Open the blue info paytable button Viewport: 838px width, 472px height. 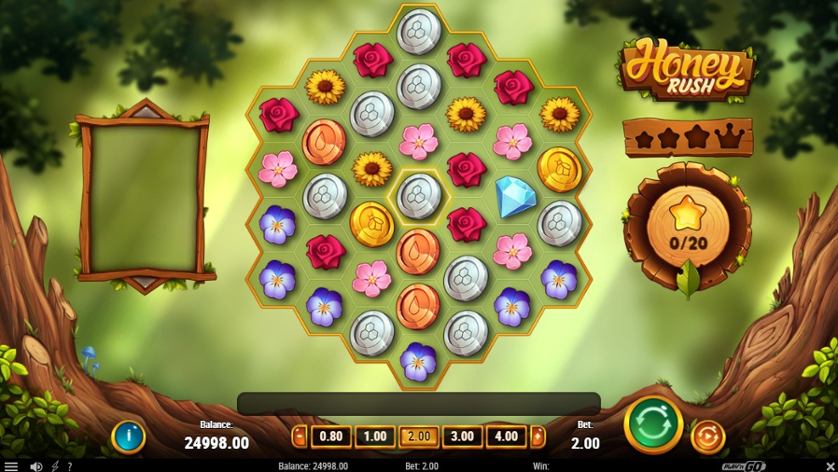pyautogui.click(x=128, y=435)
